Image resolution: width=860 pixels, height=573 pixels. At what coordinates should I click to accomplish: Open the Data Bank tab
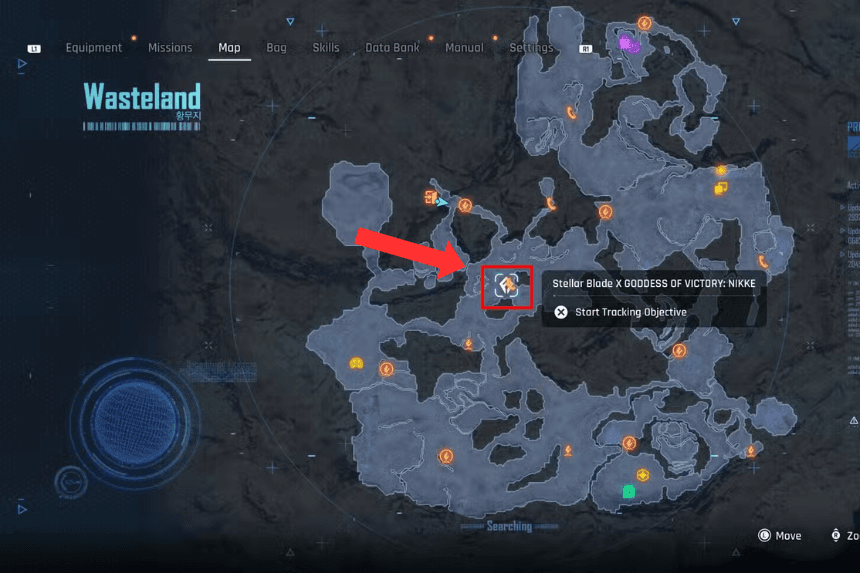[x=392, y=48]
